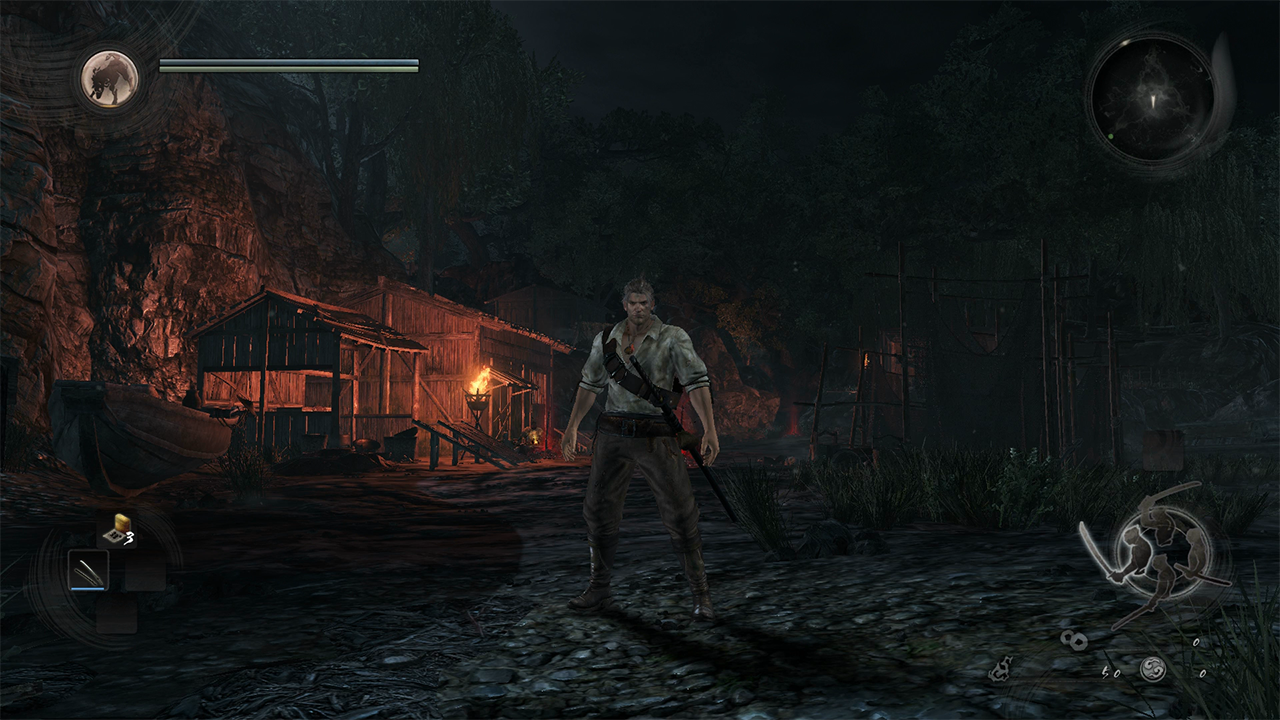Open the circular radar minimap
The height and width of the screenshot is (720, 1280).
[1152, 97]
